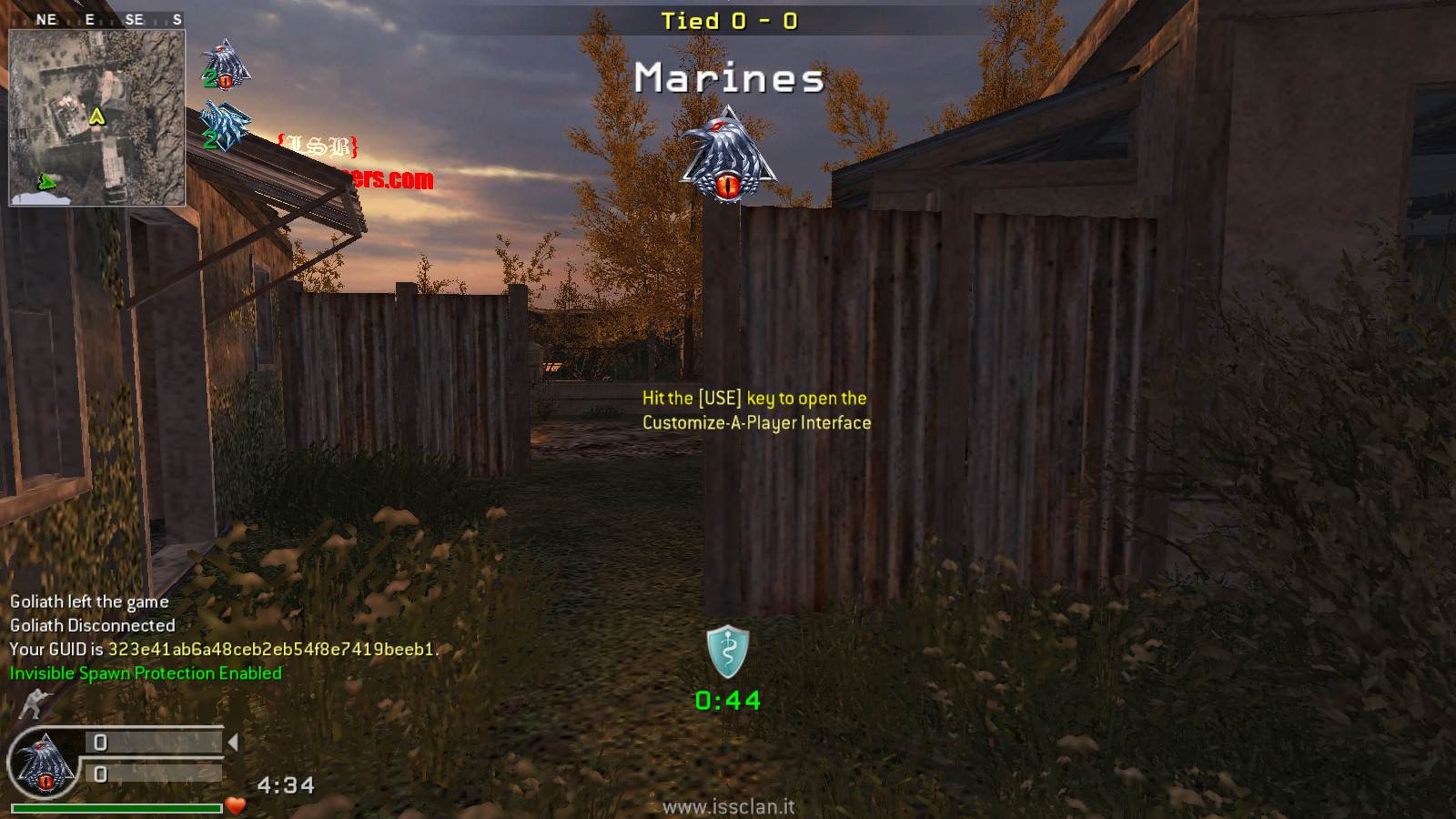This screenshot has width=1456, height=819.
Task: Click the minimap in the corner
Action: coord(96,118)
